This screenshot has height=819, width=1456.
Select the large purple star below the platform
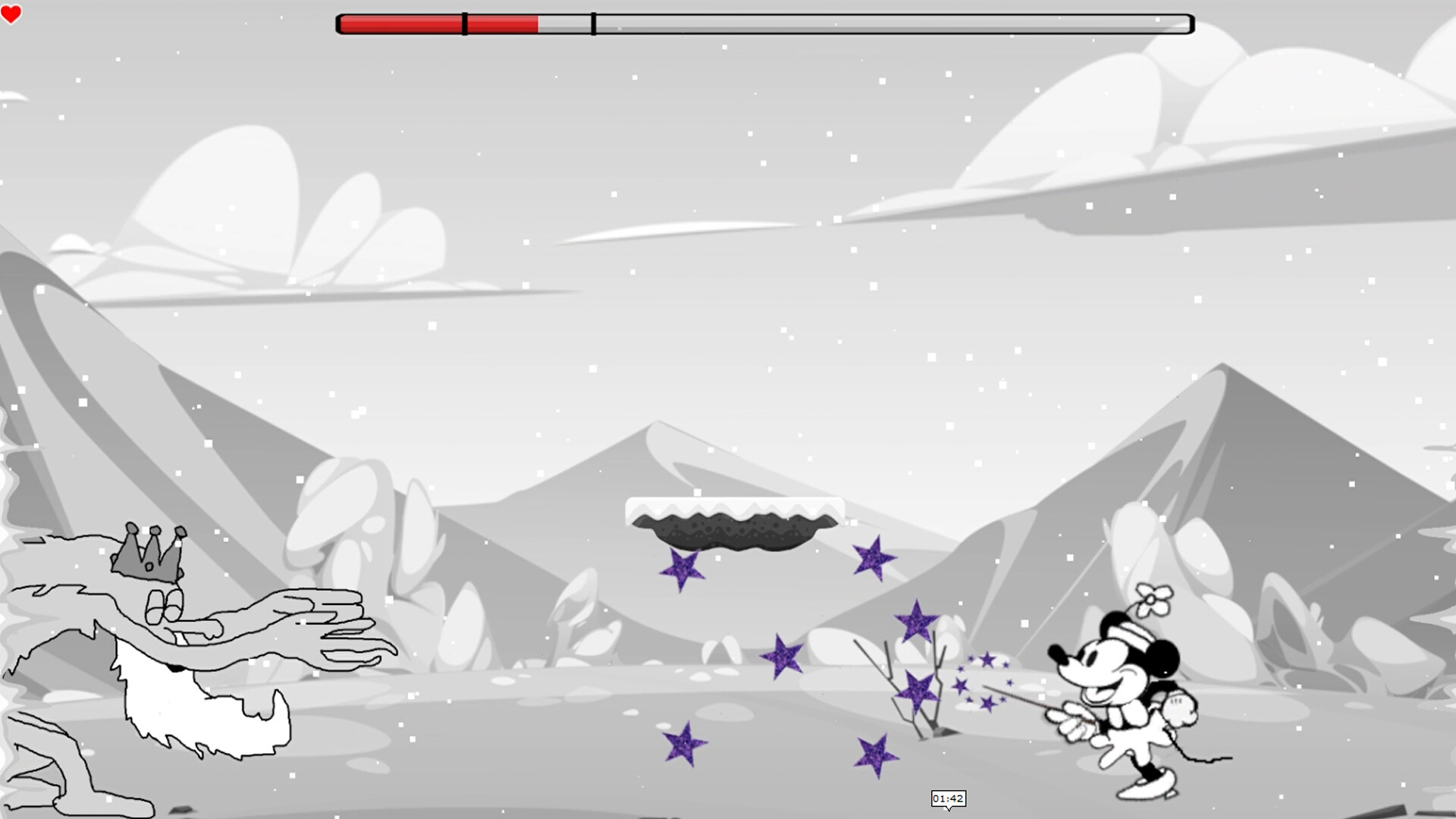pyautogui.click(x=683, y=566)
